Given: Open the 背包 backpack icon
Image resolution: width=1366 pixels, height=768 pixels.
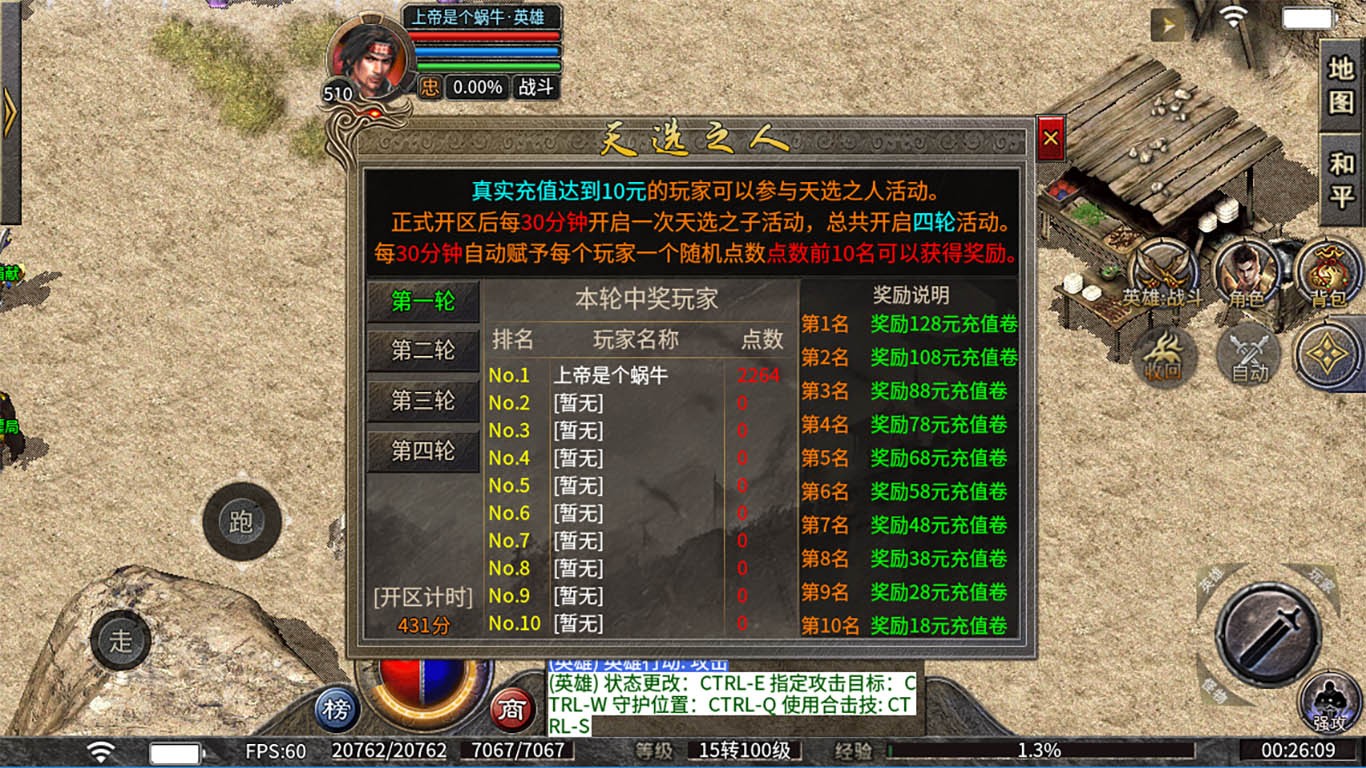Looking at the screenshot, I should [x=1330, y=272].
